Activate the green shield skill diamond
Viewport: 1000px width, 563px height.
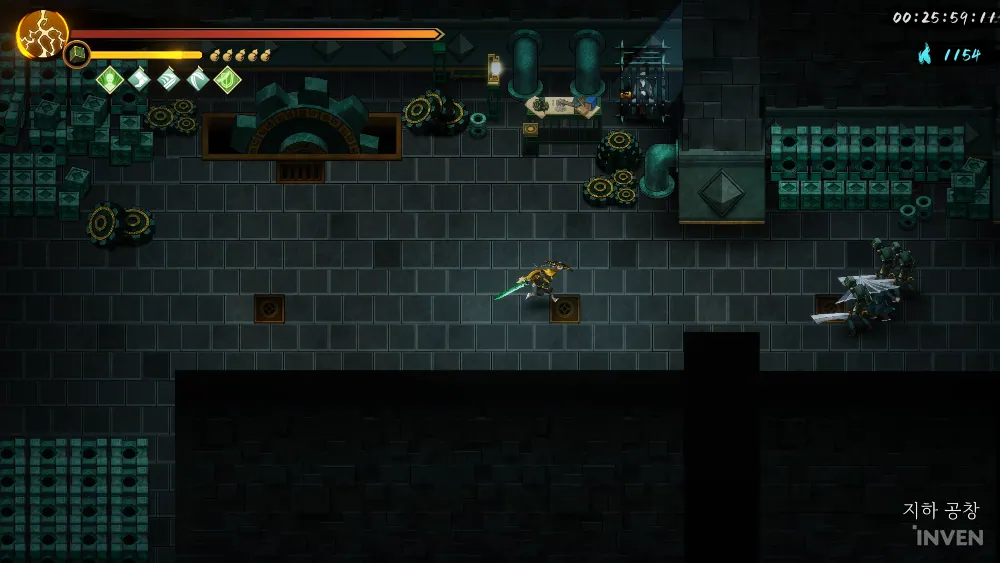tap(228, 79)
